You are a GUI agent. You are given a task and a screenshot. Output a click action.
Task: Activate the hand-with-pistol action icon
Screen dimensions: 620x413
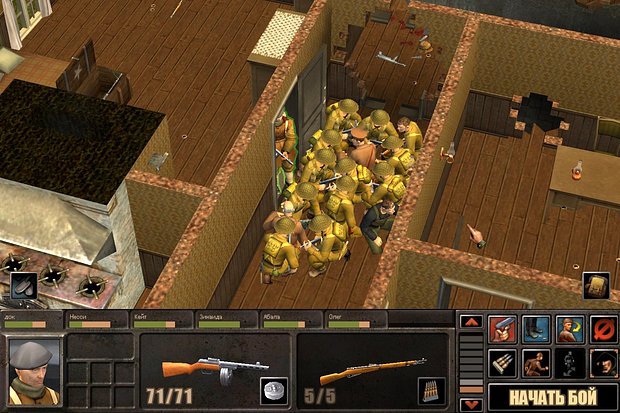[x=502, y=329]
